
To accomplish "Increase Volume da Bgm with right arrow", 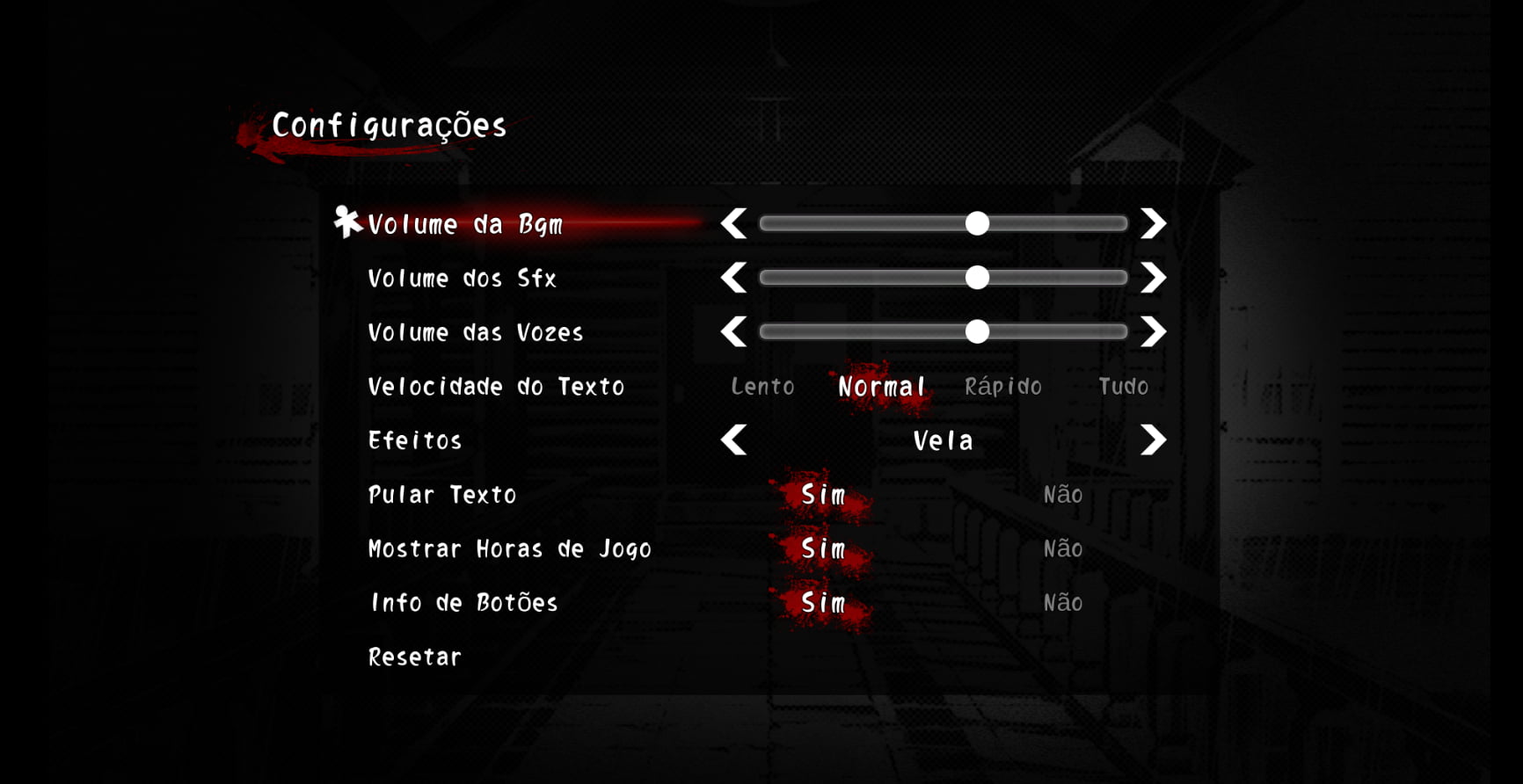I will pyautogui.click(x=1153, y=224).
